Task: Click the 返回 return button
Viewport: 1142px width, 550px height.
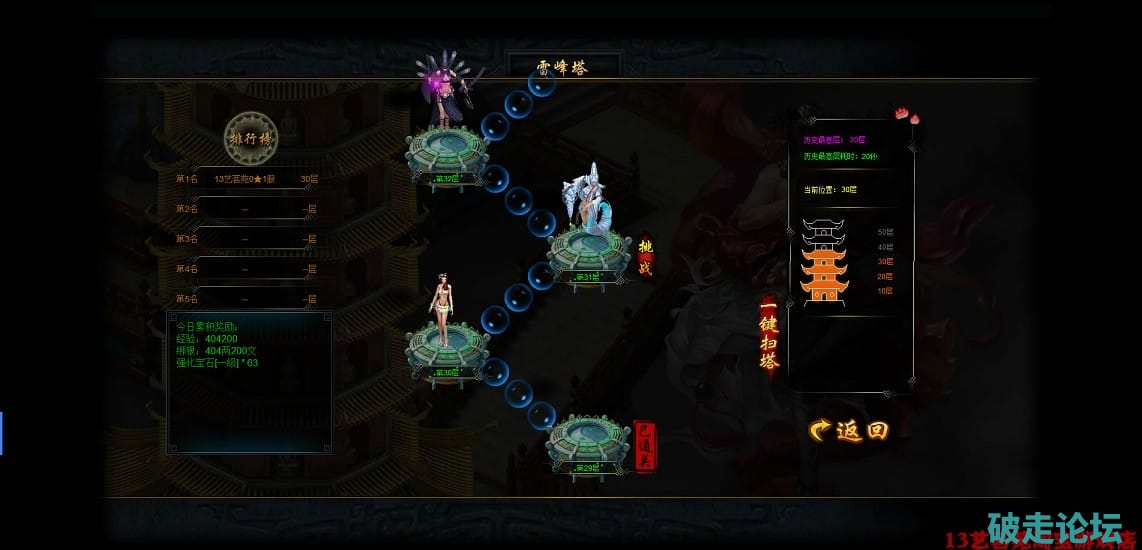Action: 848,430
